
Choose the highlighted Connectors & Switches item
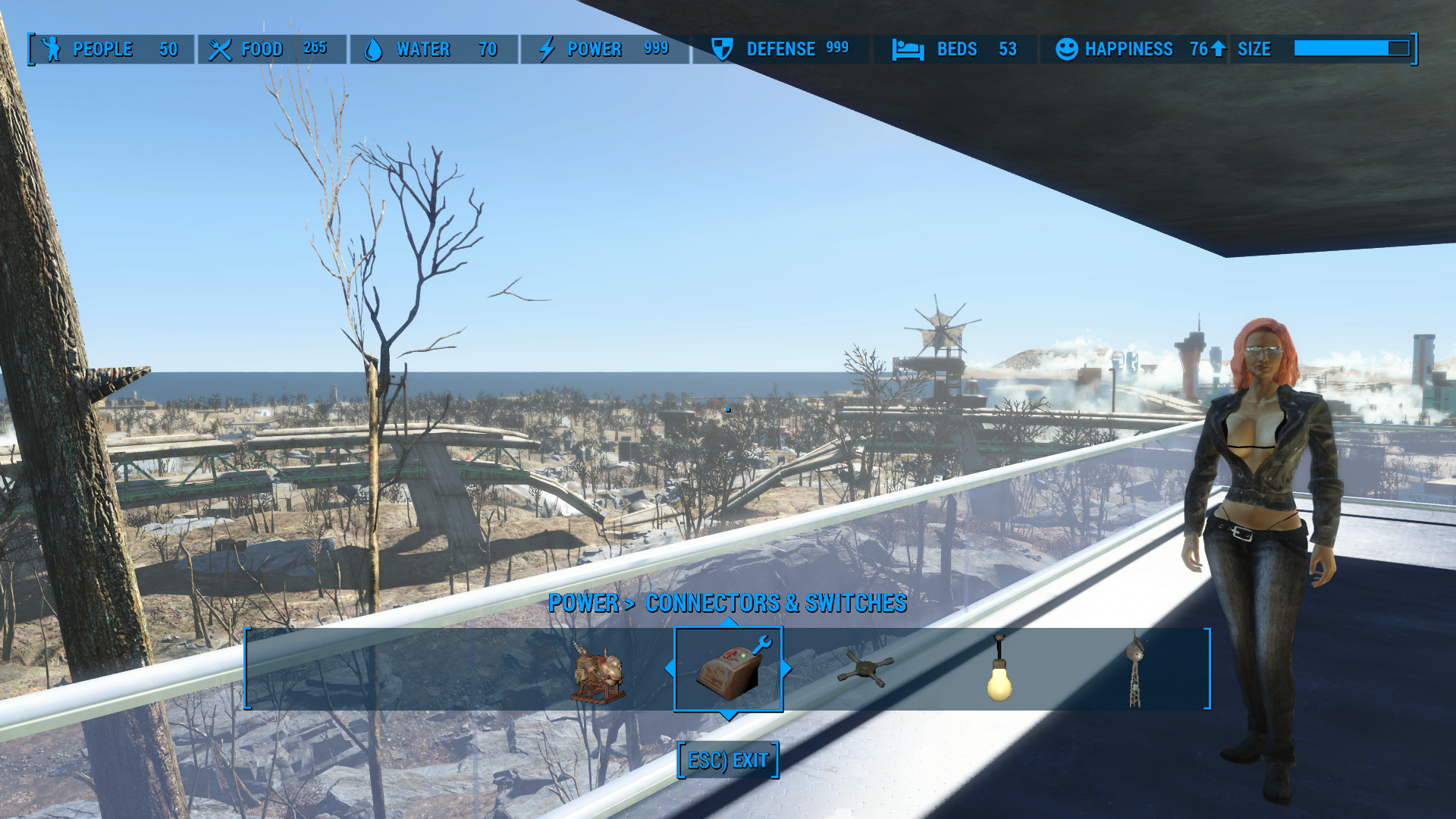click(728, 669)
